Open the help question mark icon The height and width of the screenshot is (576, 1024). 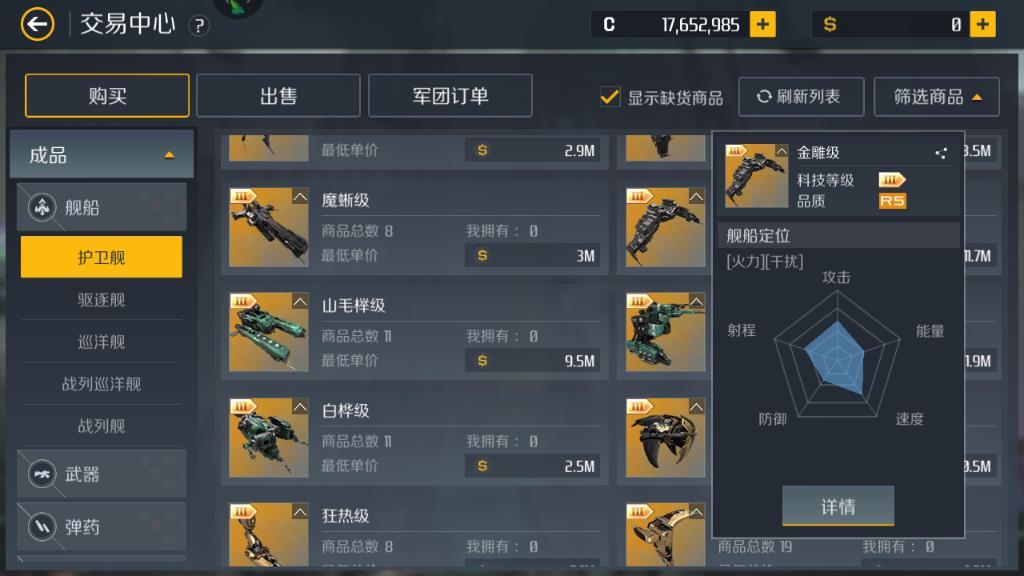point(199,26)
